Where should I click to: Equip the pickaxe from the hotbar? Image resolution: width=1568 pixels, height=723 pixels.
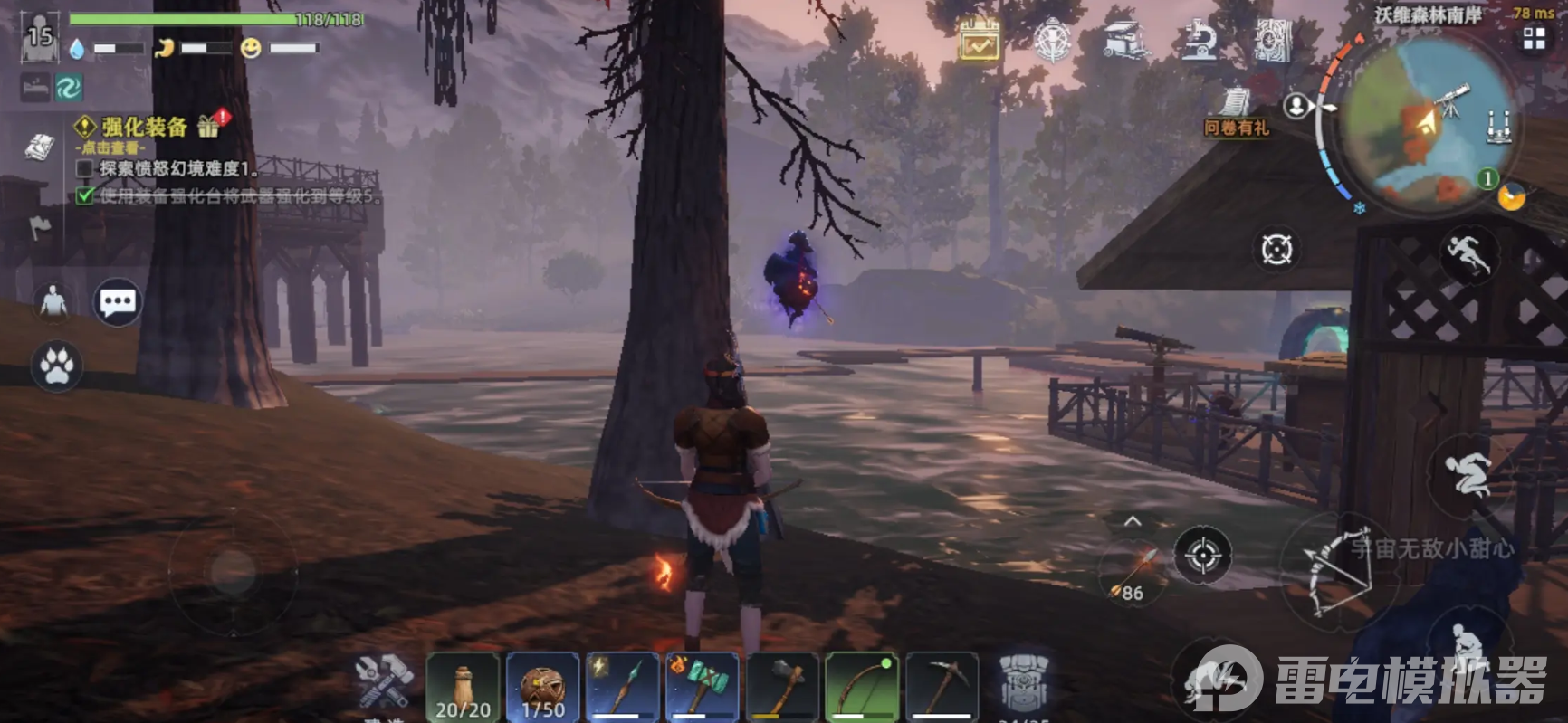tap(942, 687)
